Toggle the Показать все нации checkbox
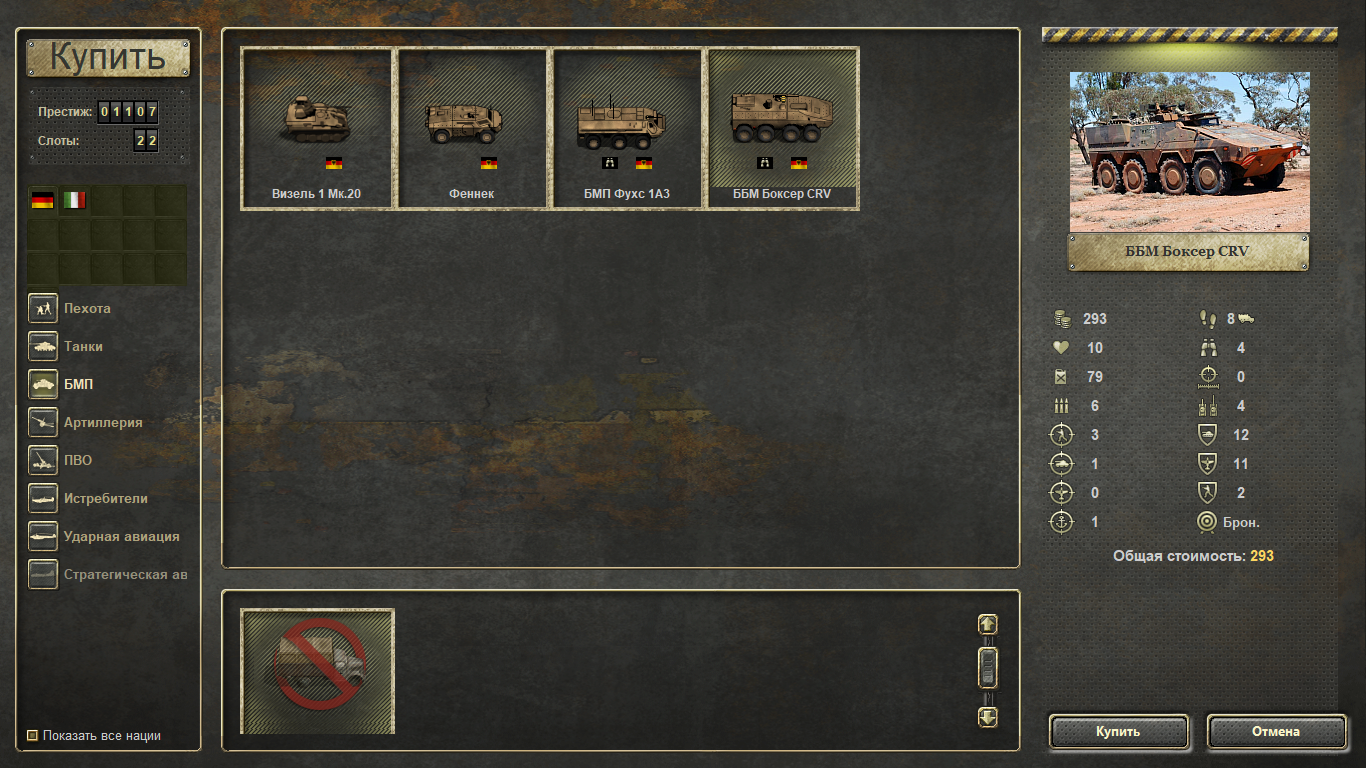The width and height of the screenshot is (1366, 768). (x=33, y=736)
